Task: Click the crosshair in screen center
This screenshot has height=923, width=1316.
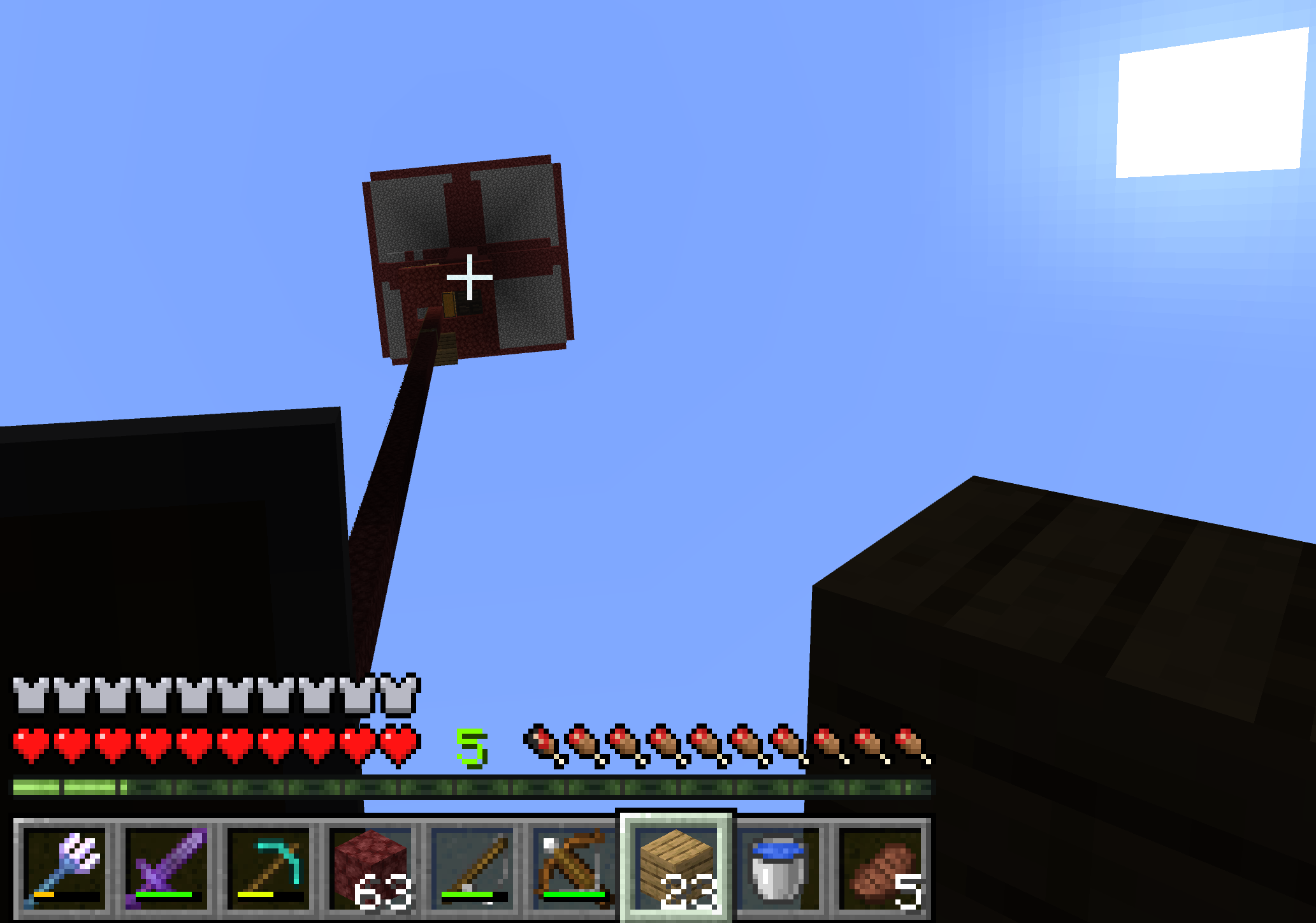Action: (x=470, y=277)
